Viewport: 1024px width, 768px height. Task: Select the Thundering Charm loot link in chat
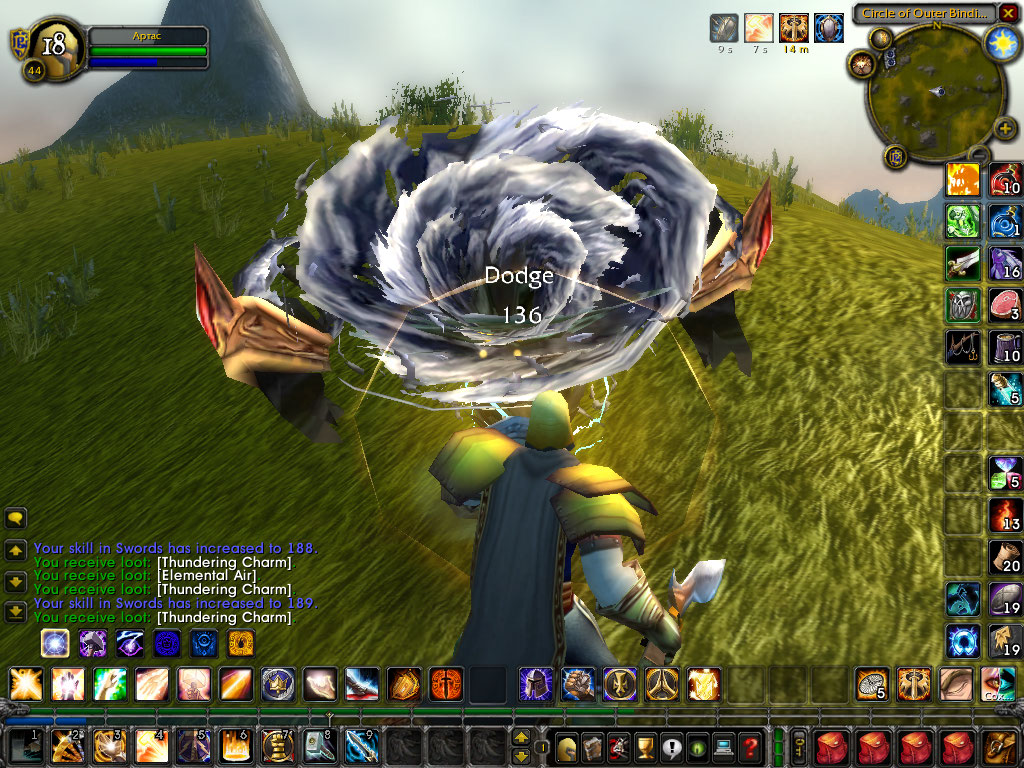pyautogui.click(x=224, y=618)
